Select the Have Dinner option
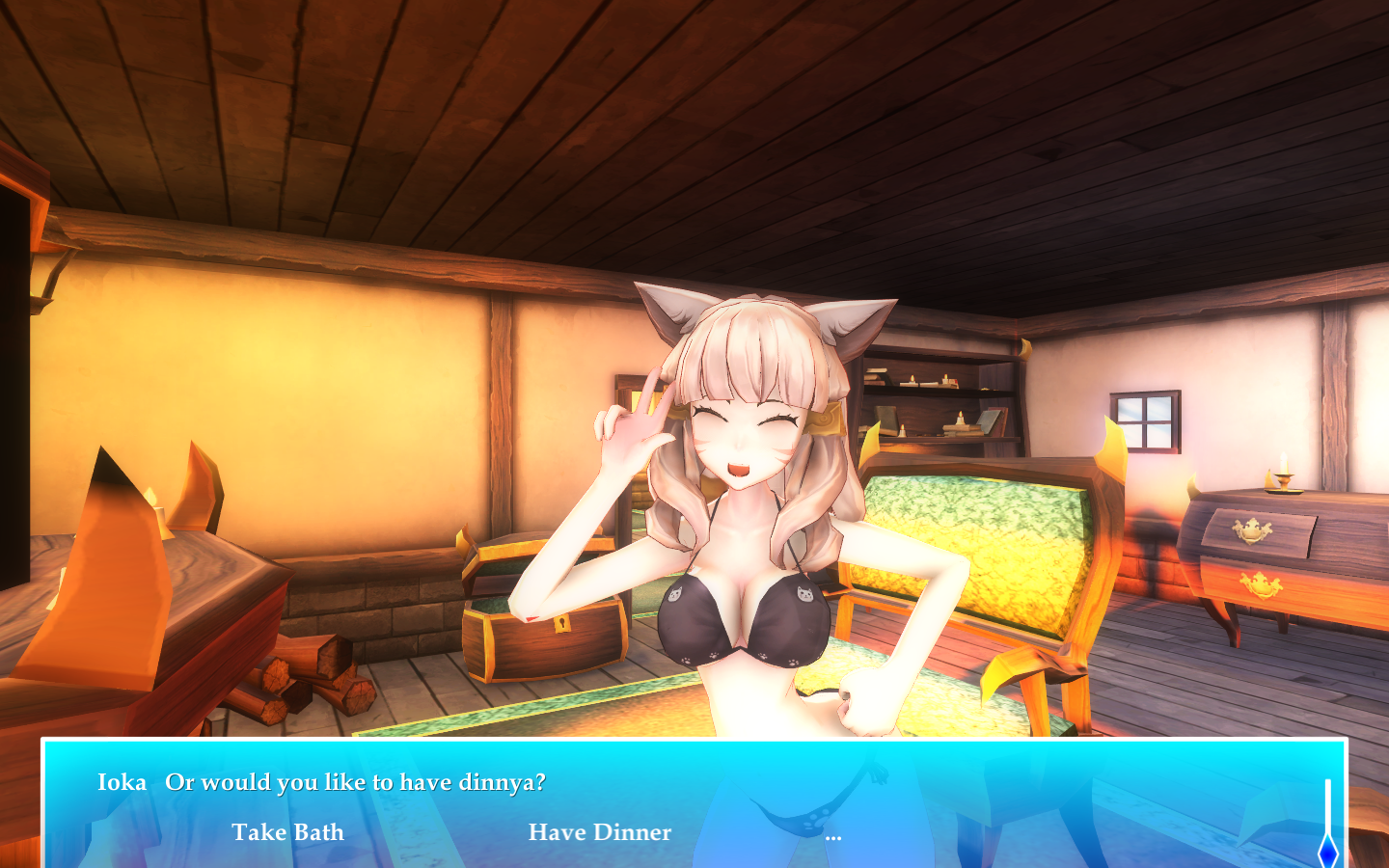 point(599,832)
